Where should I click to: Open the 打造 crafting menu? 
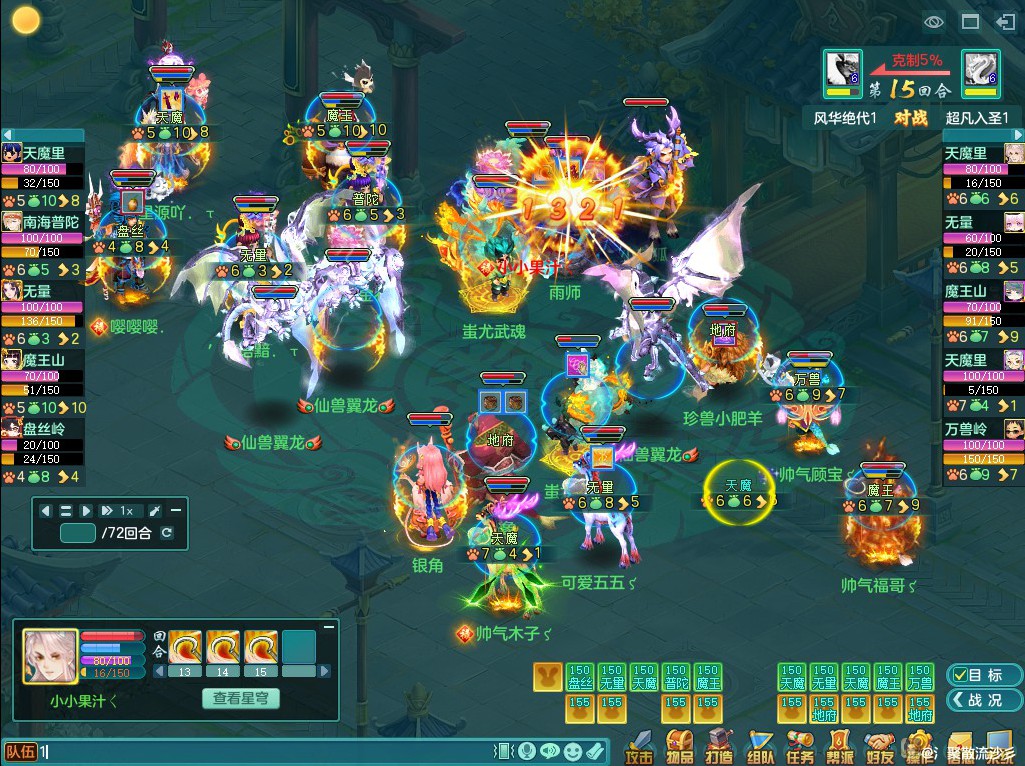[x=719, y=747]
